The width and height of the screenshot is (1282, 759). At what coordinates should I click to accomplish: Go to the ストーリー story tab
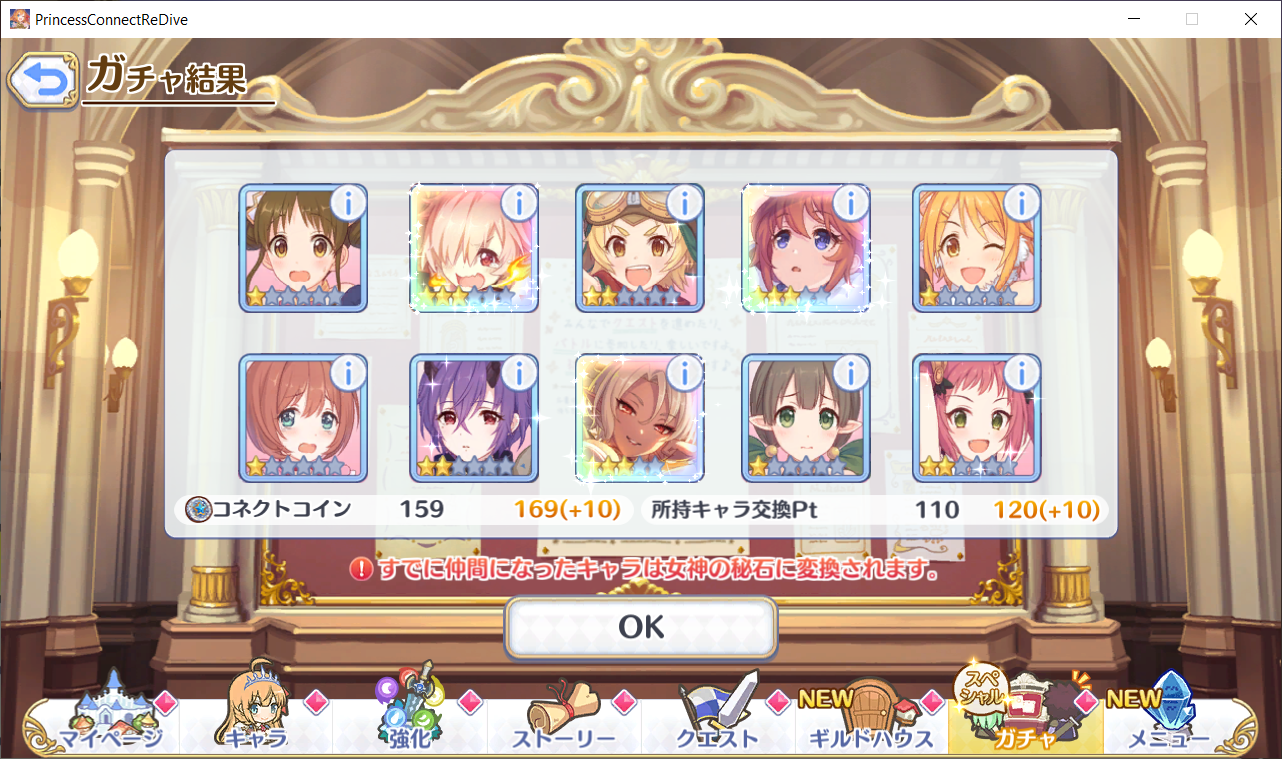(563, 725)
